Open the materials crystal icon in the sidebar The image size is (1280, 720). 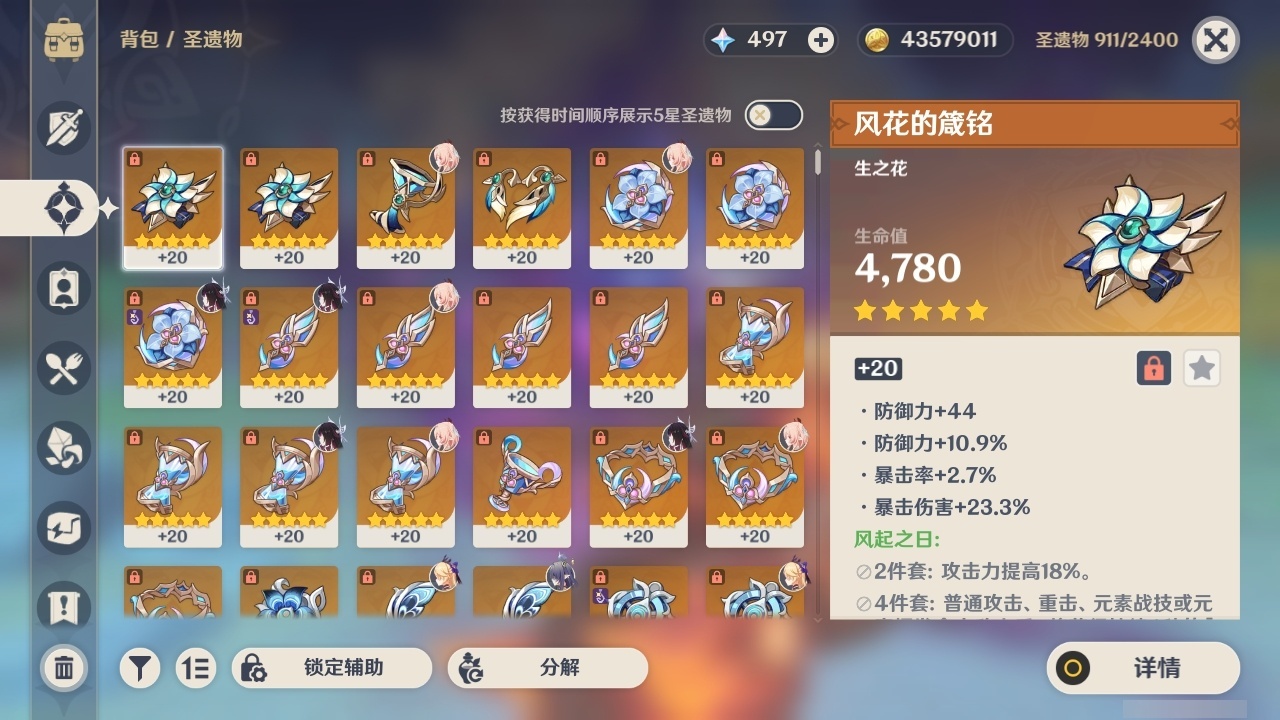pos(63,448)
